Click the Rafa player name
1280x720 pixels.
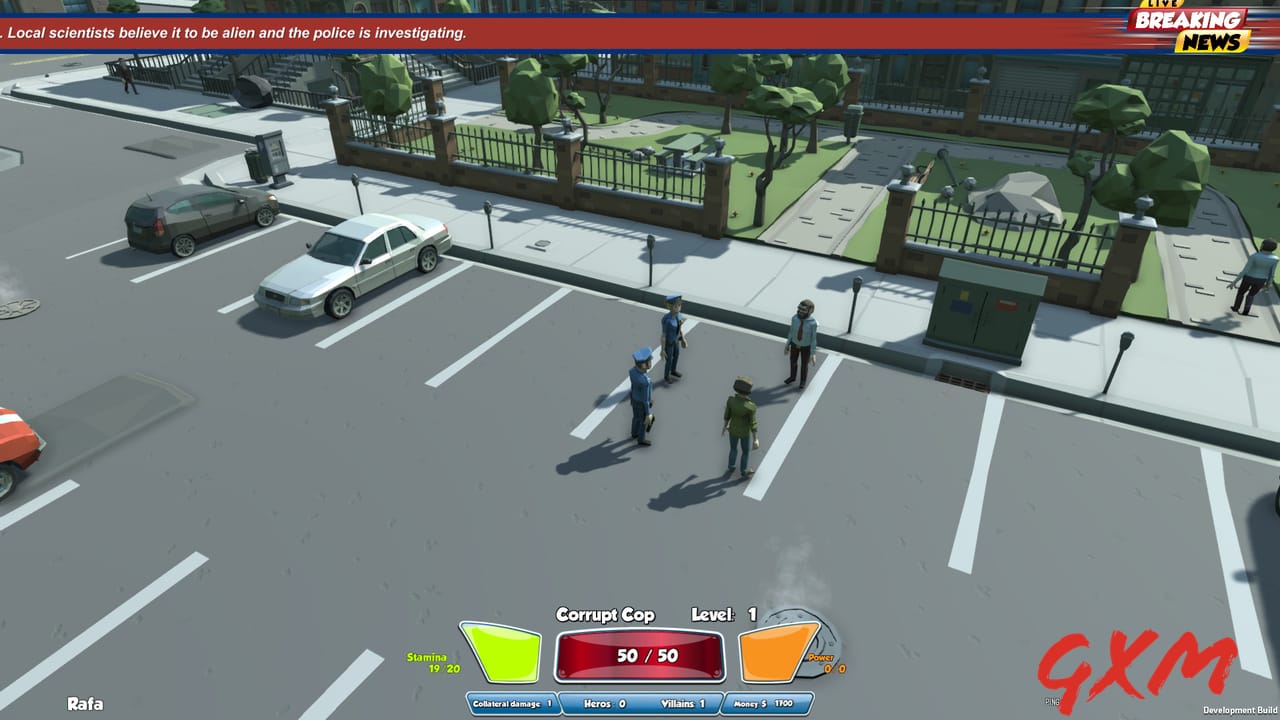coord(83,702)
